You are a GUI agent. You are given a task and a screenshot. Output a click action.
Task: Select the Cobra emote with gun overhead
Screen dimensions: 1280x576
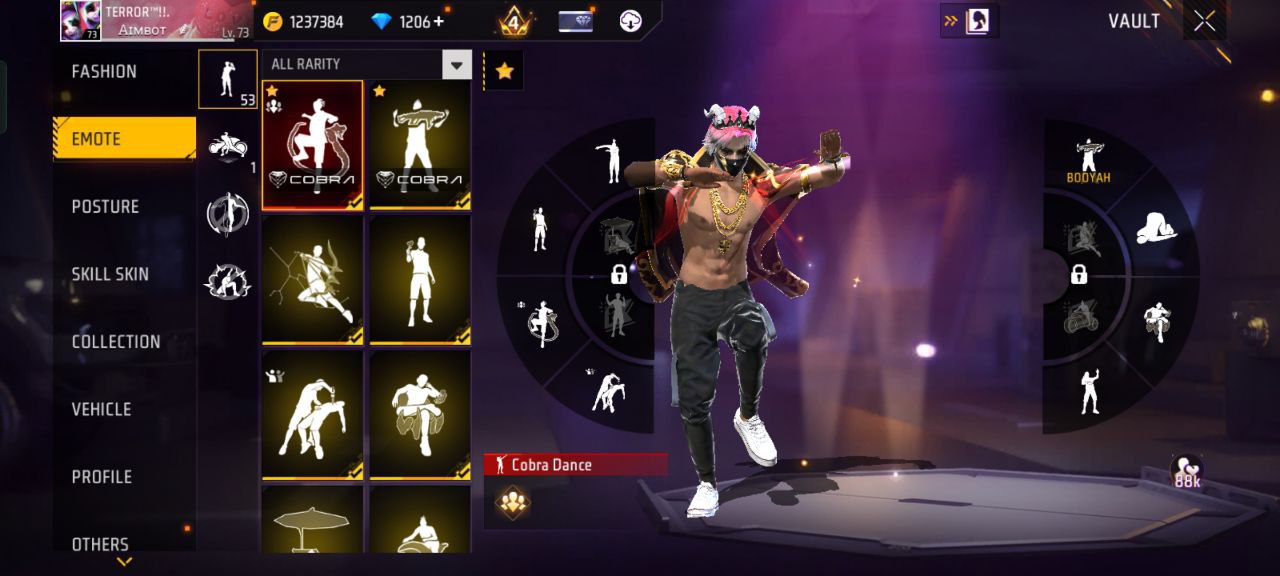[420, 145]
